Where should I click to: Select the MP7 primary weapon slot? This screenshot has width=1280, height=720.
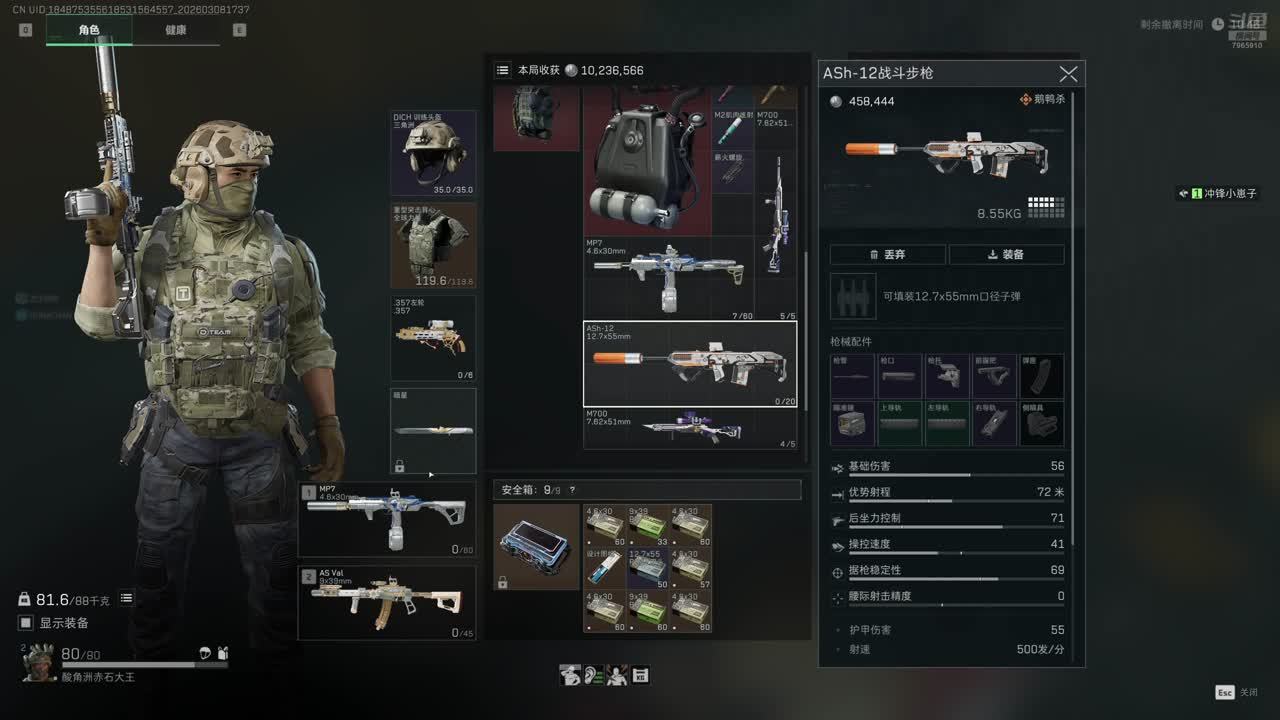coord(386,520)
